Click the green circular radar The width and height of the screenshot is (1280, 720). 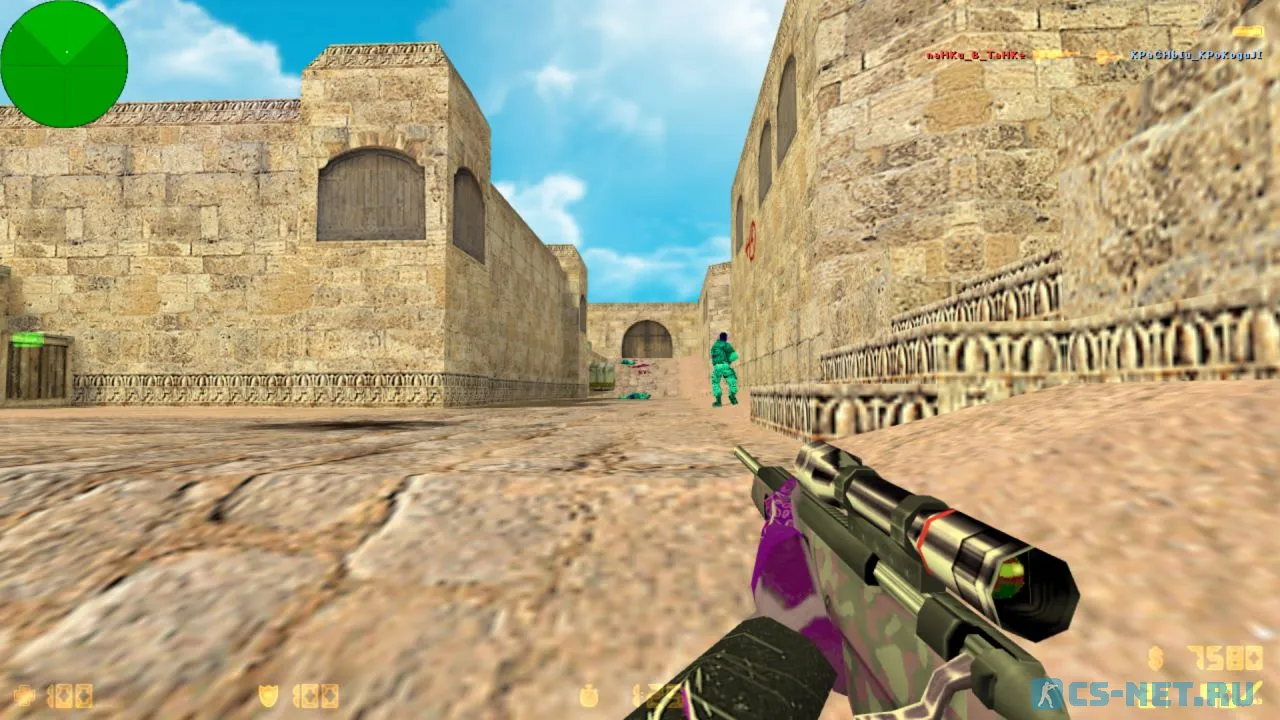click(x=64, y=64)
